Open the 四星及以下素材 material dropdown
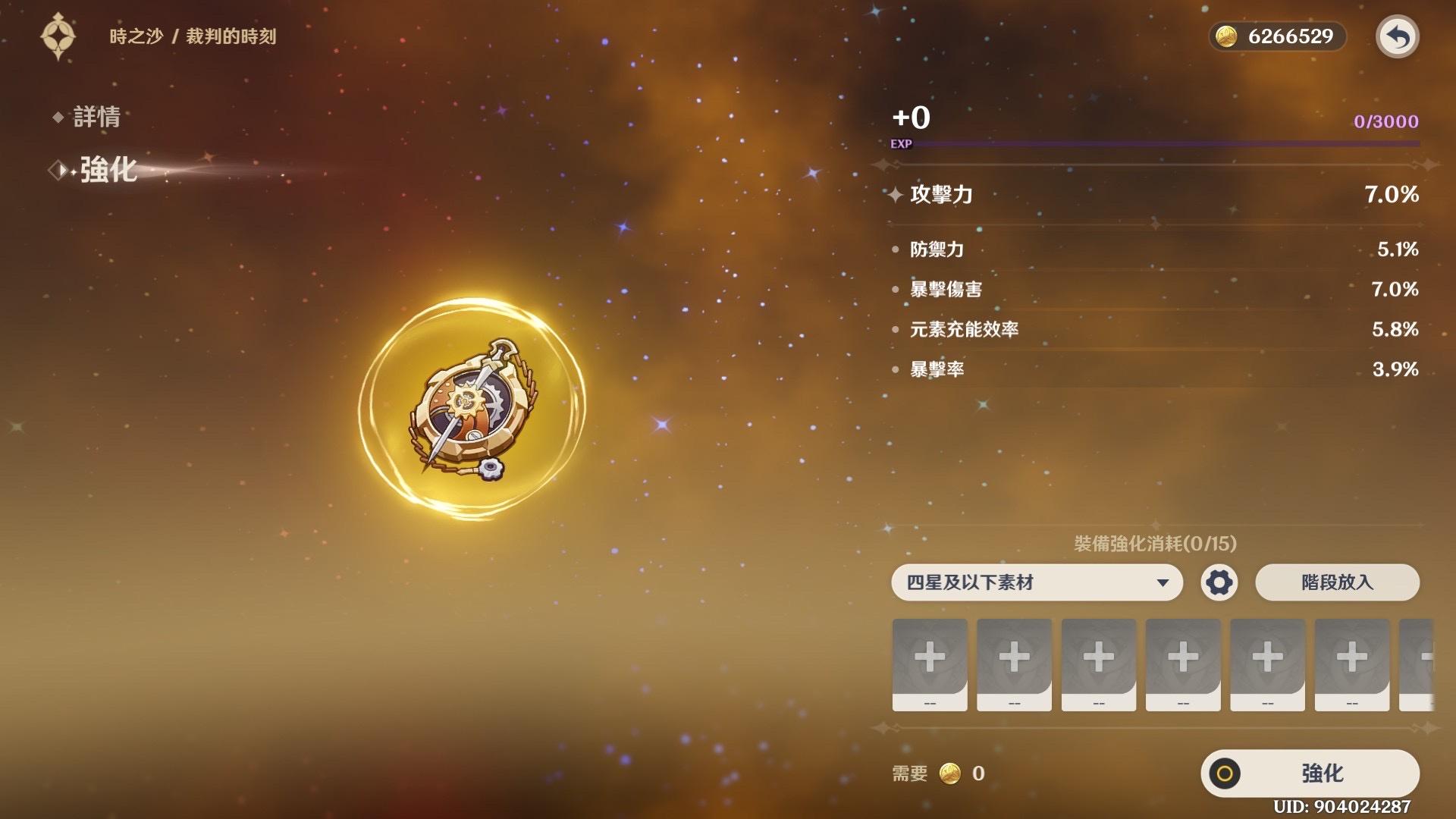The height and width of the screenshot is (819, 1456). pyautogui.click(x=1037, y=582)
